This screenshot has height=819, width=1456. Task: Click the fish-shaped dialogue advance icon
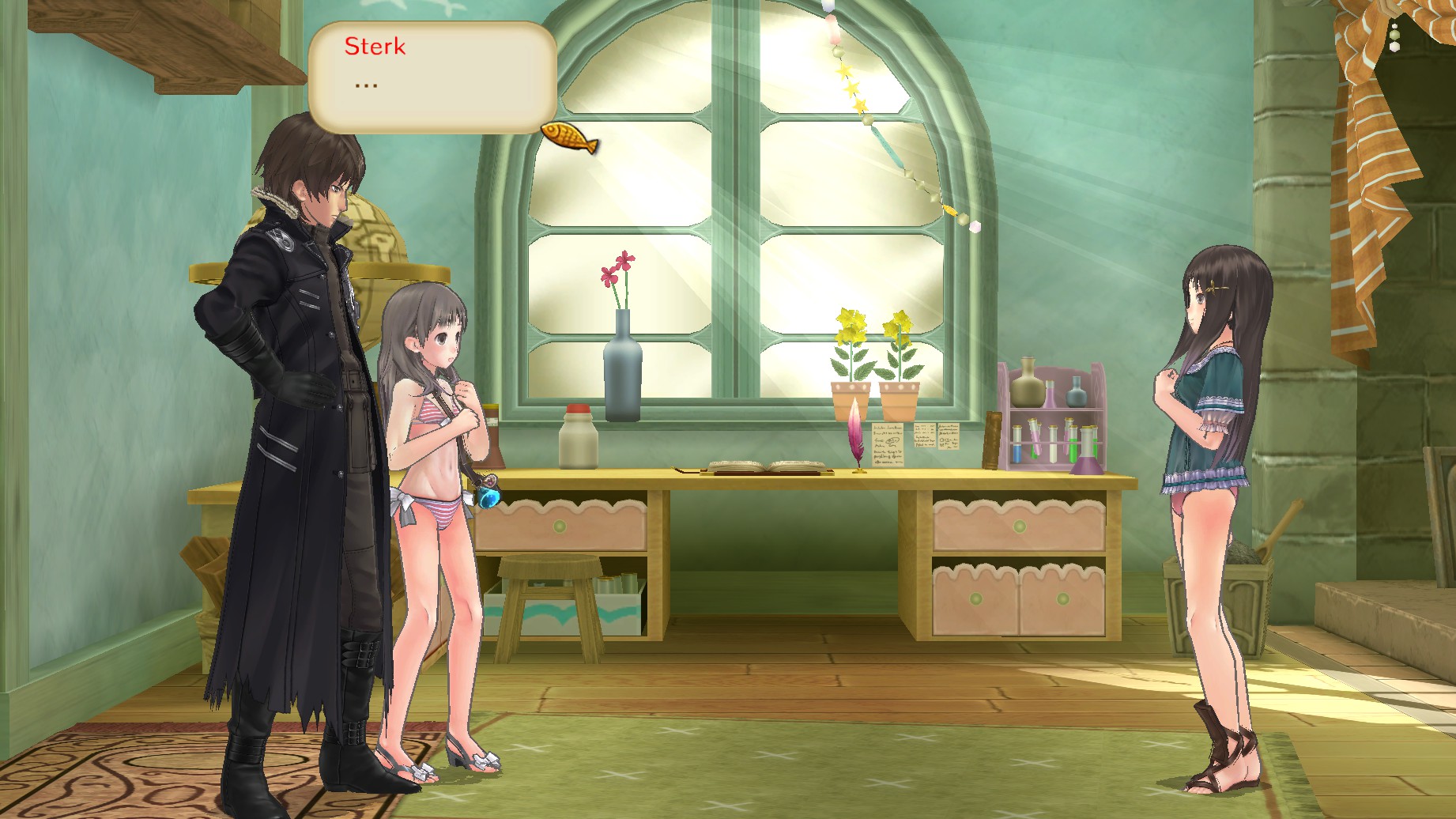pos(569,137)
